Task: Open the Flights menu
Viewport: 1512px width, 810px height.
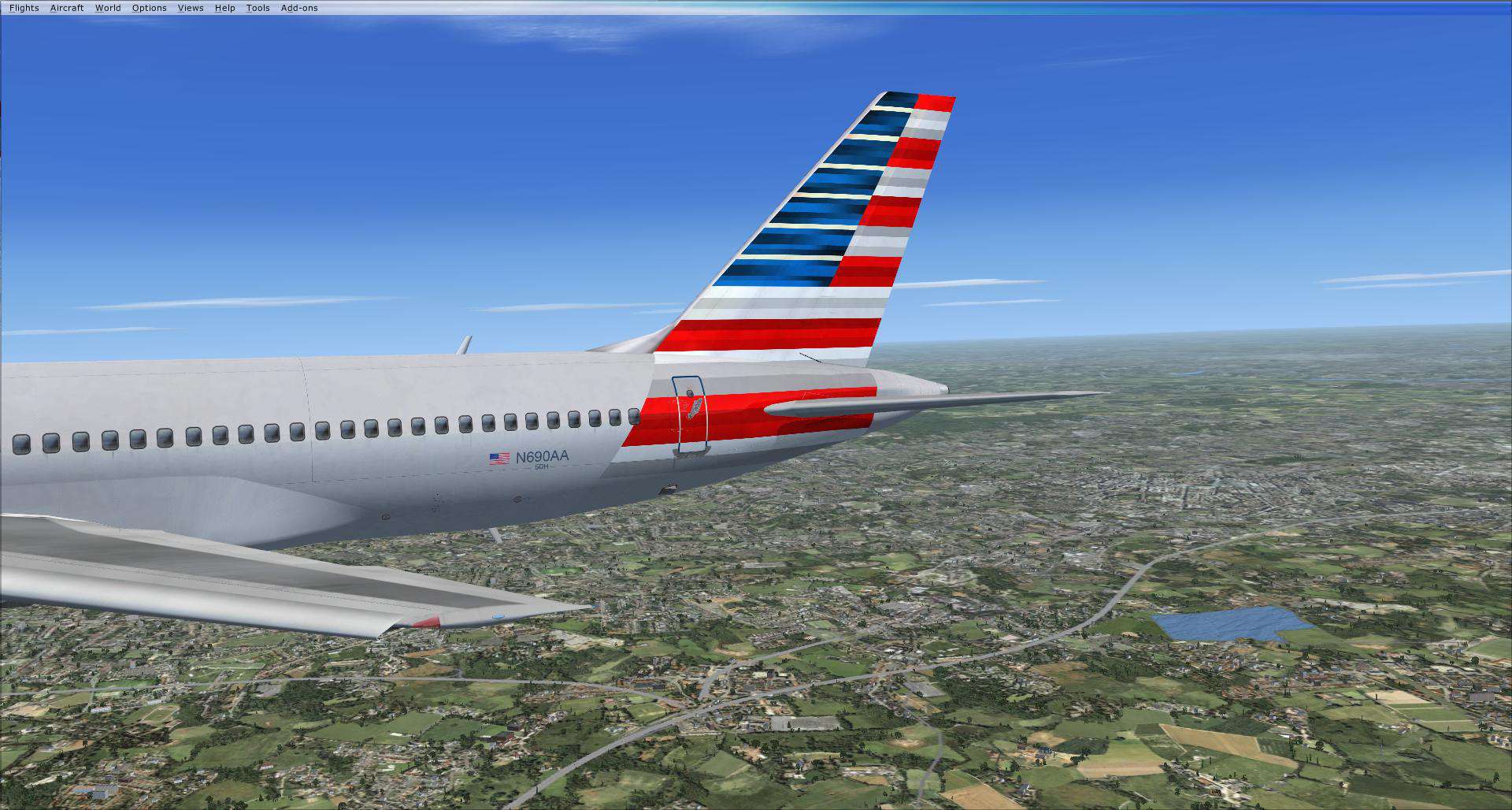Action: tap(23, 7)
